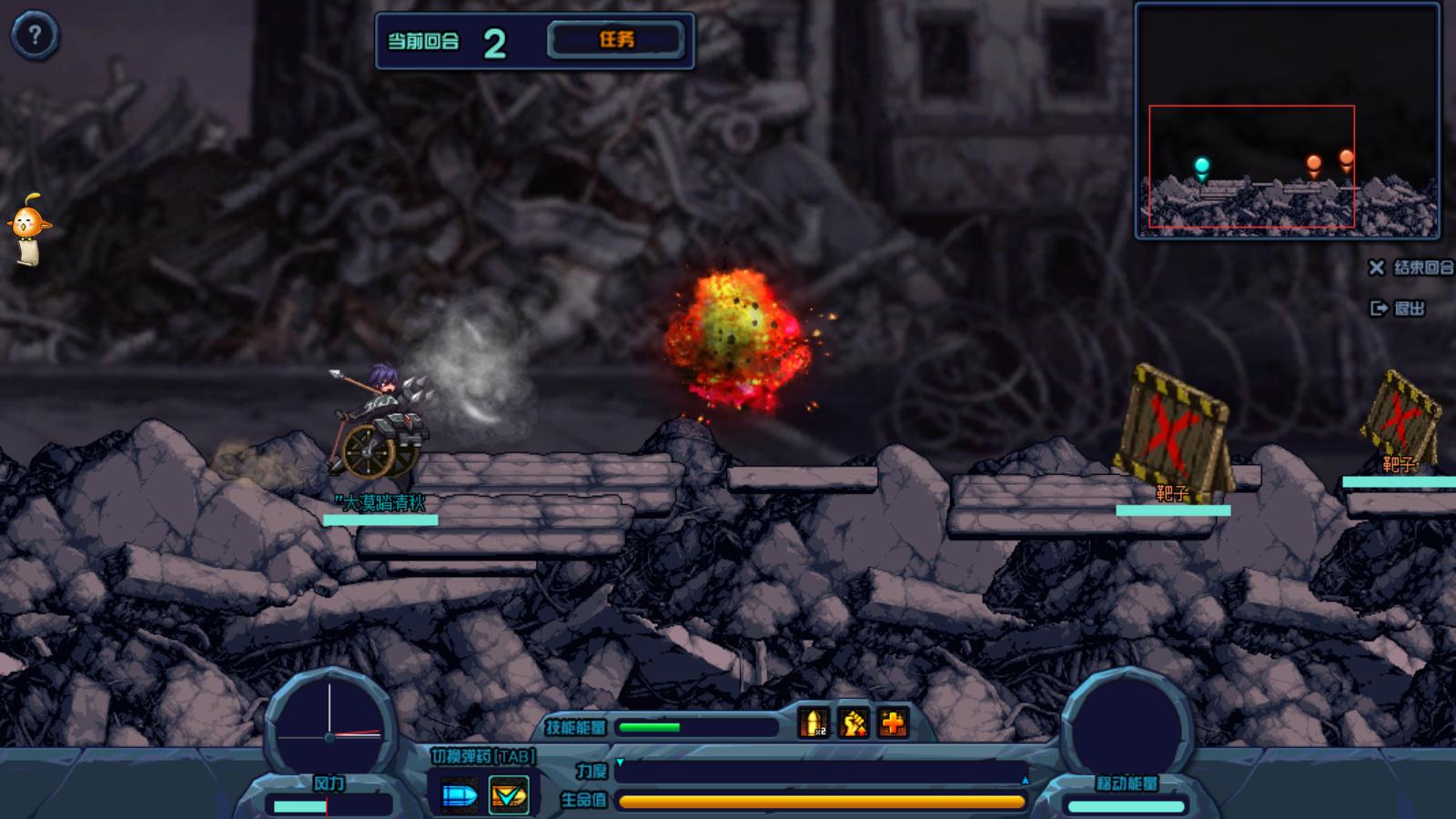Open the 任务 mission panel
1456x819 pixels.
tap(615, 40)
